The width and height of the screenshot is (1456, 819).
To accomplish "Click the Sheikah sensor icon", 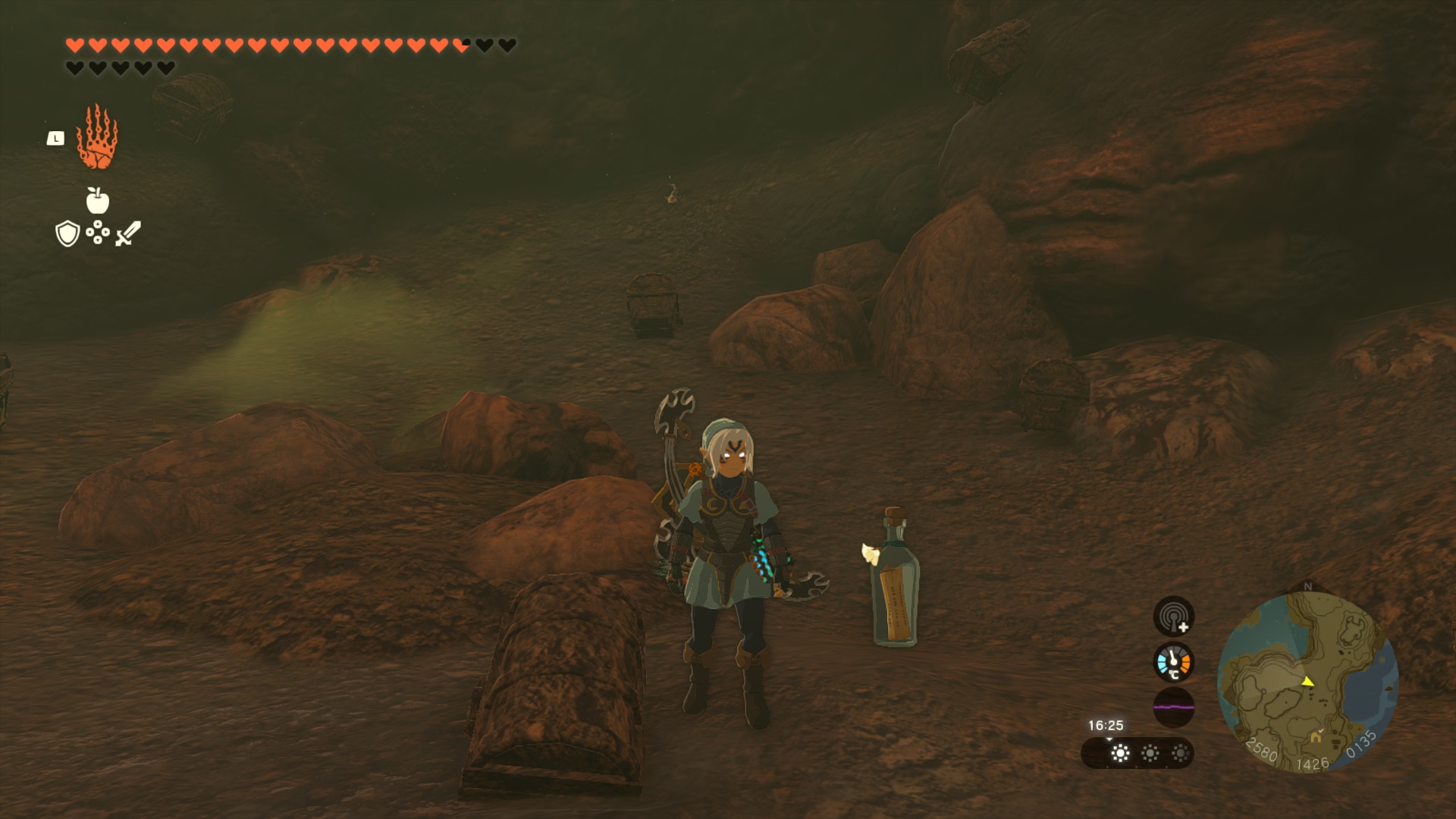I will pos(1173,616).
